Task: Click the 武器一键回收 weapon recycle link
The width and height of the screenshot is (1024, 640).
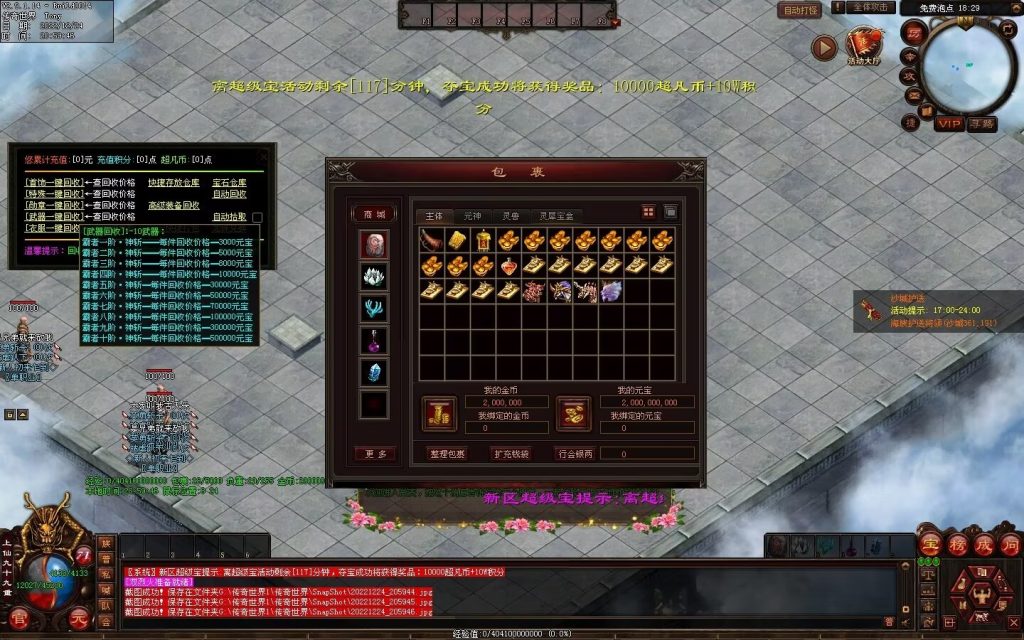Action: point(52,216)
